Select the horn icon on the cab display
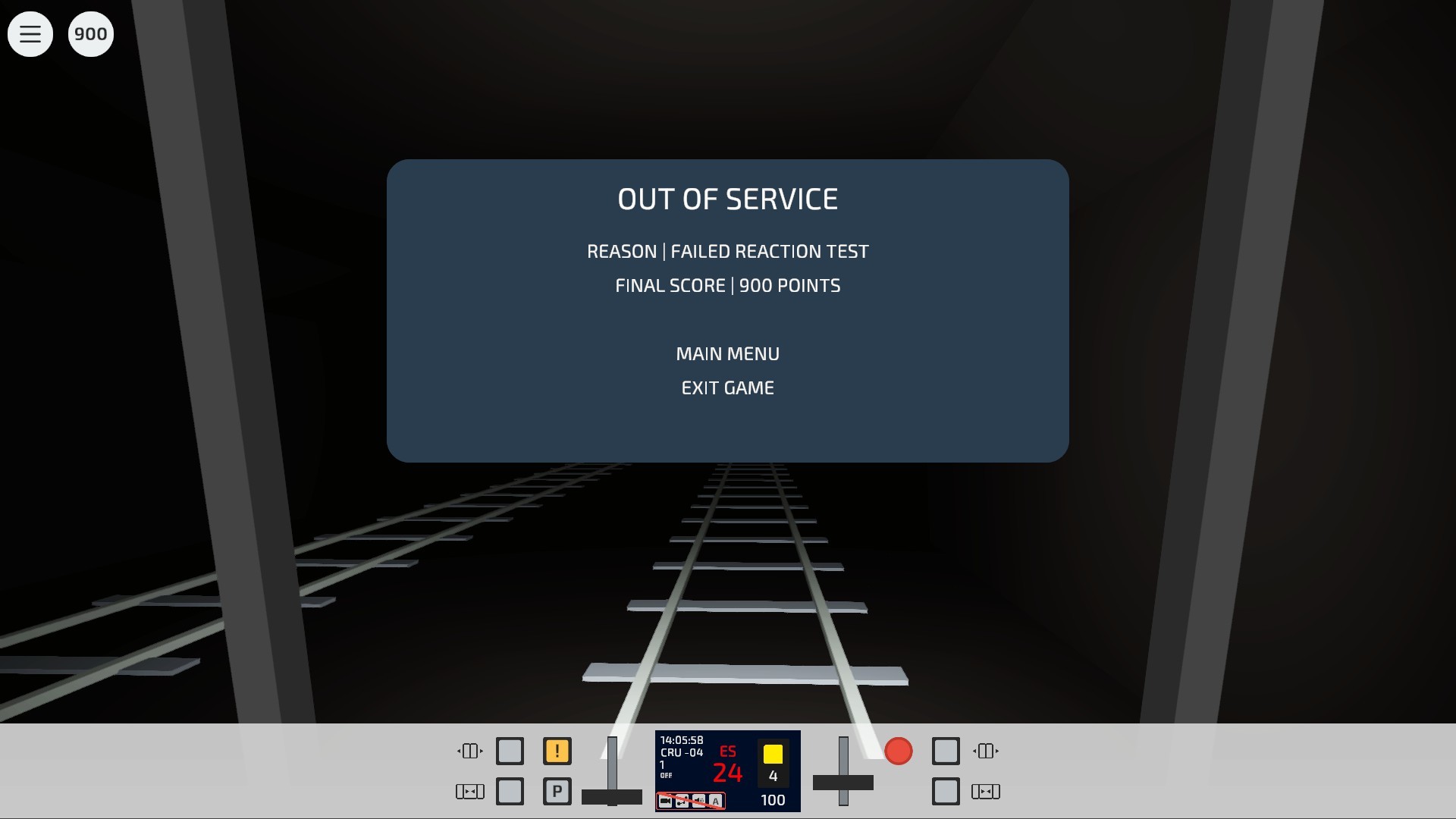 (x=681, y=800)
